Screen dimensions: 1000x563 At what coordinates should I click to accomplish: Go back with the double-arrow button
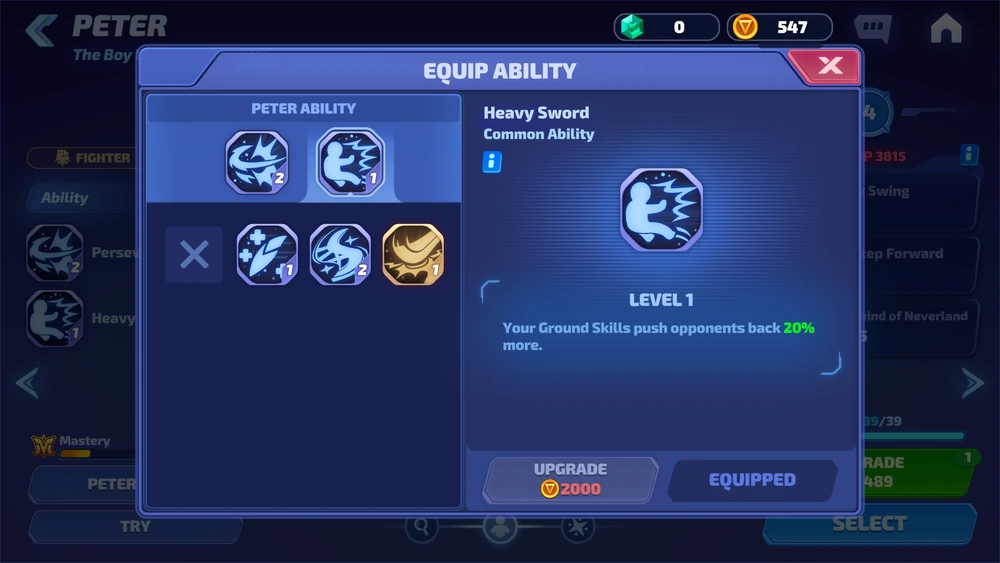[41, 29]
